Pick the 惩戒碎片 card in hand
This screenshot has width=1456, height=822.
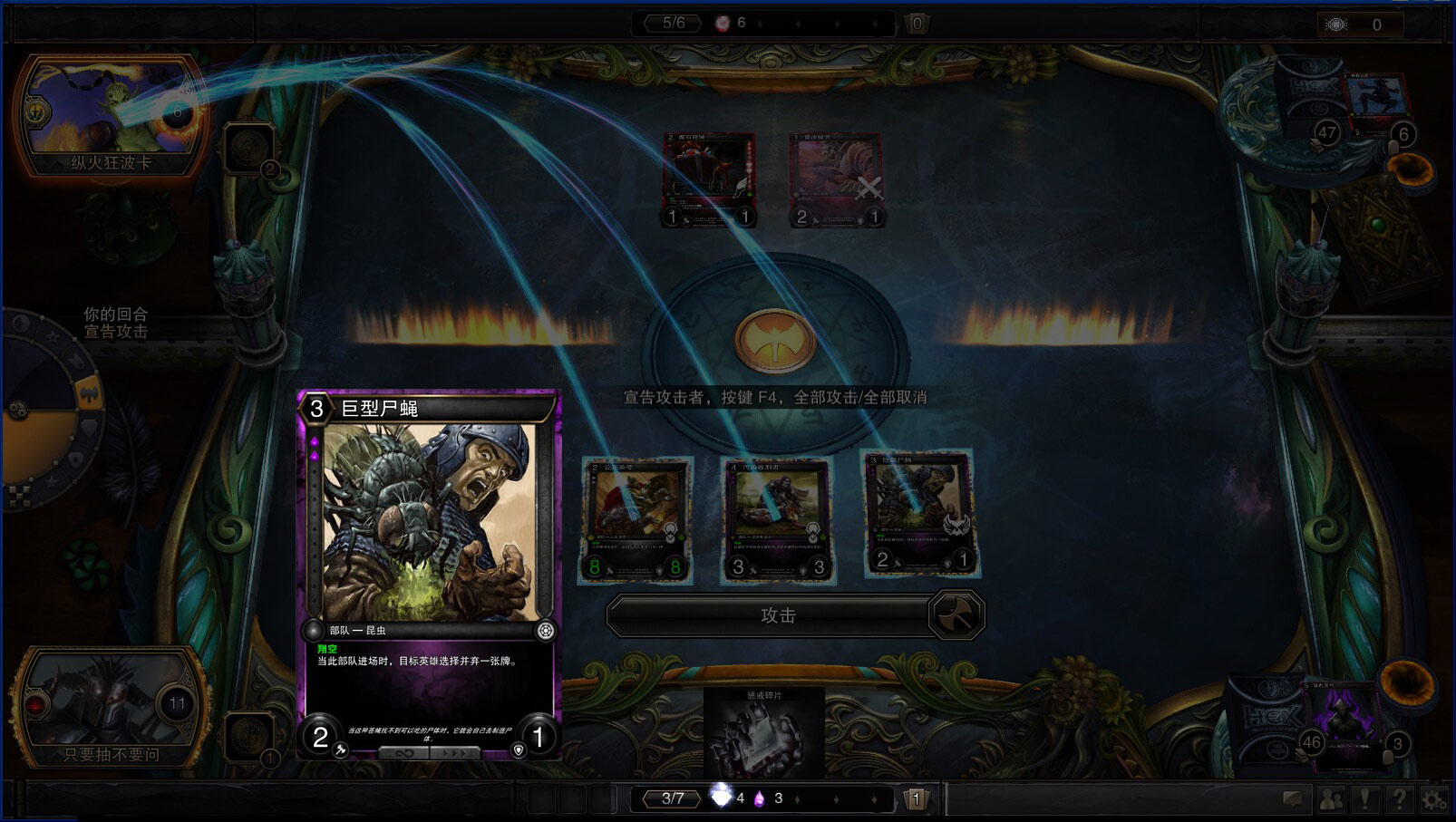point(763,732)
